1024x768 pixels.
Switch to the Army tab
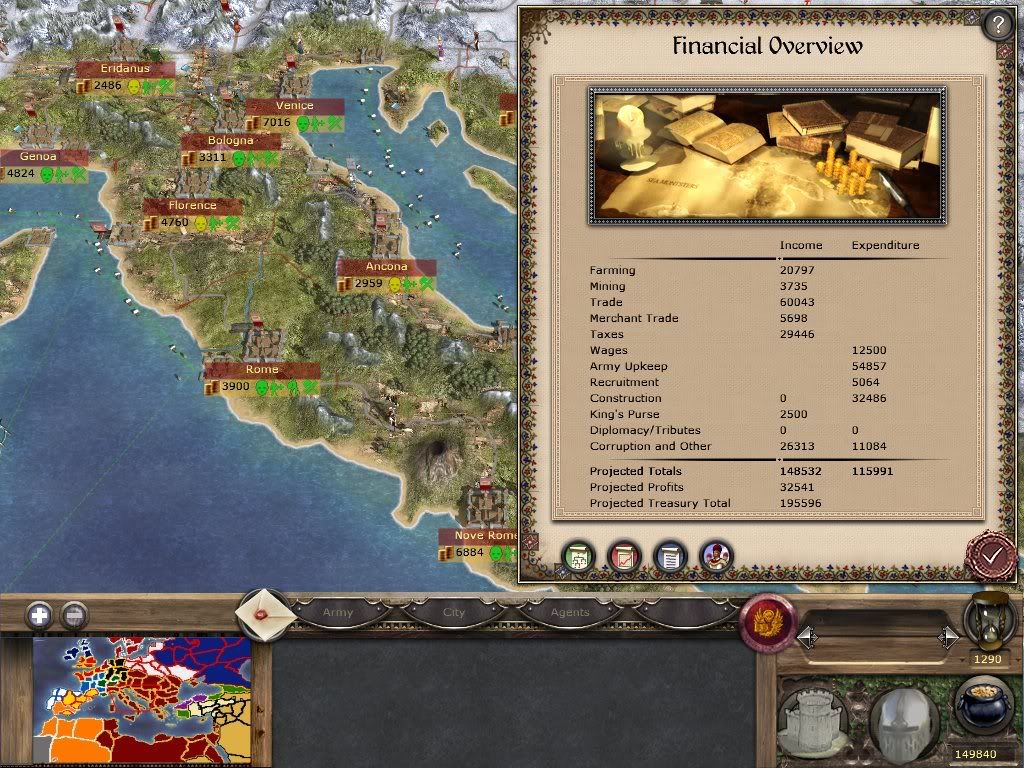pyautogui.click(x=338, y=612)
